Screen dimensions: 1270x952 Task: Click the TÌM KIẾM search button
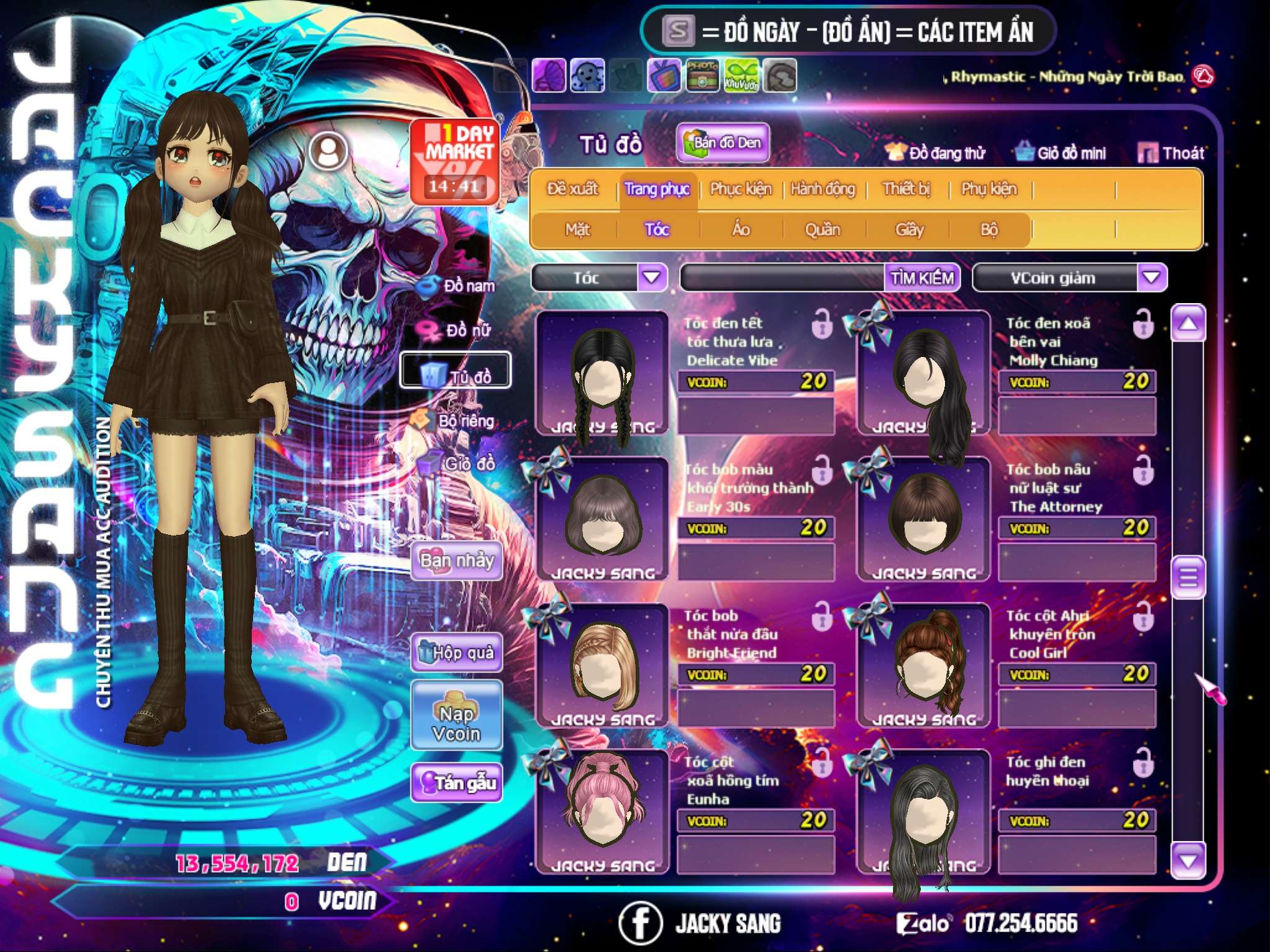point(922,278)
